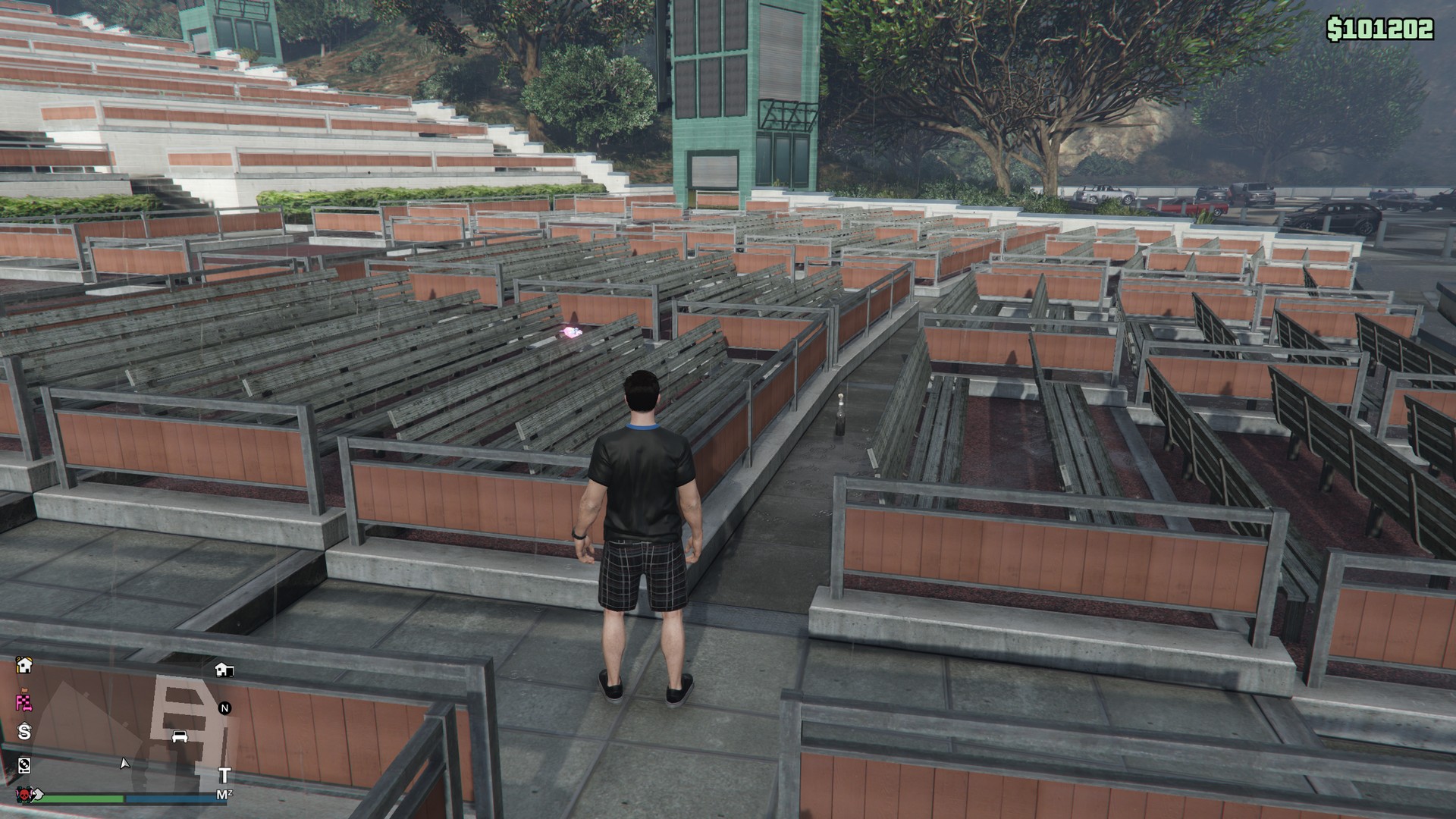
Task: Select the white player arrow cursor on the minimap
Action: pos(124,764)
